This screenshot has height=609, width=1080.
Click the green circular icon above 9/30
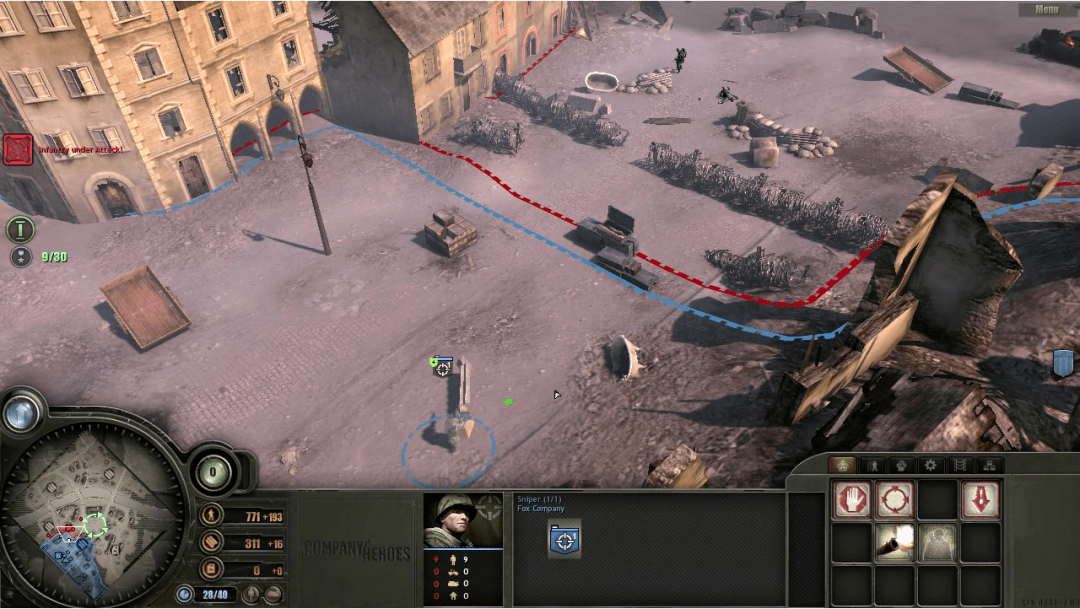click(20, 229)
